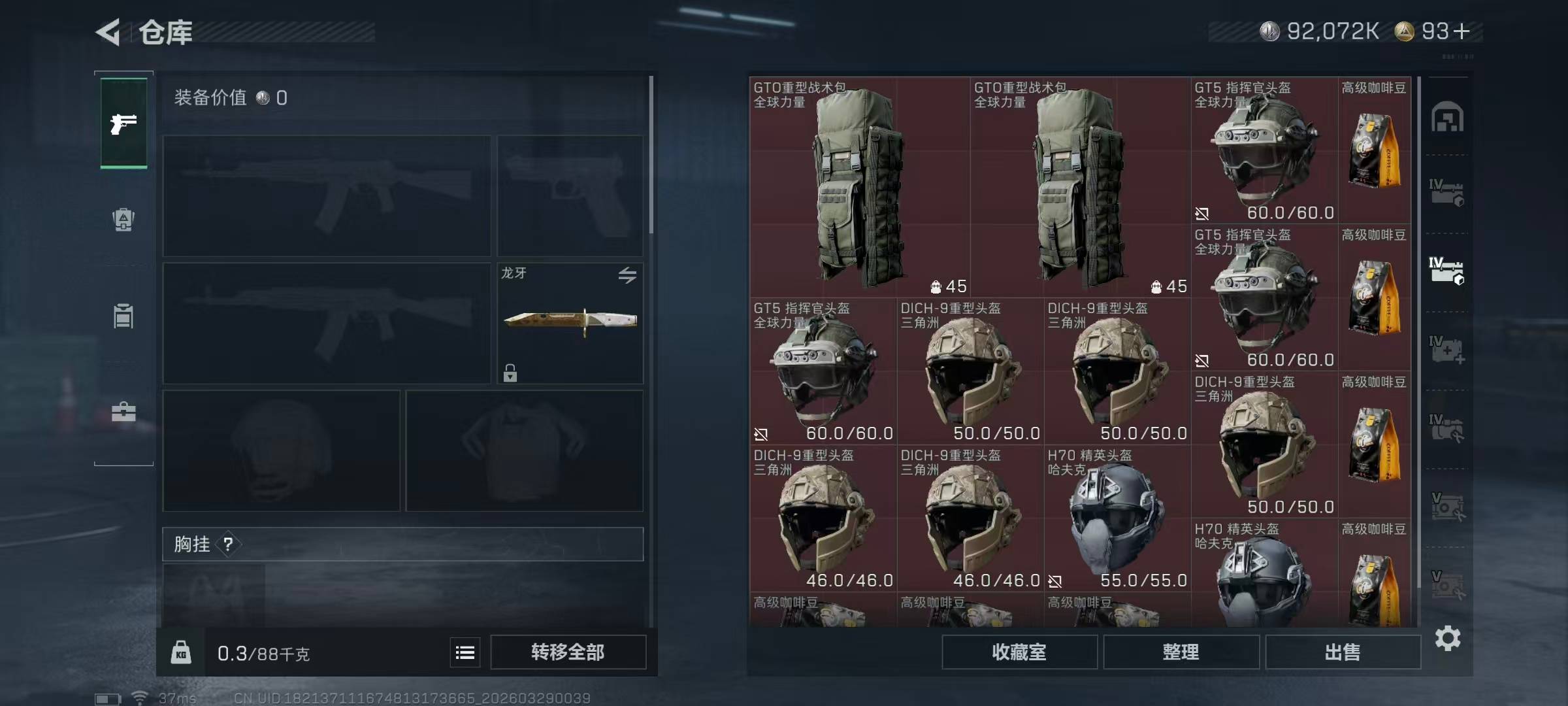Choose the tier IV medical box tab
Image resolution: width=1568 pixels, height=706 pixels.
[x=1446, y=350]
